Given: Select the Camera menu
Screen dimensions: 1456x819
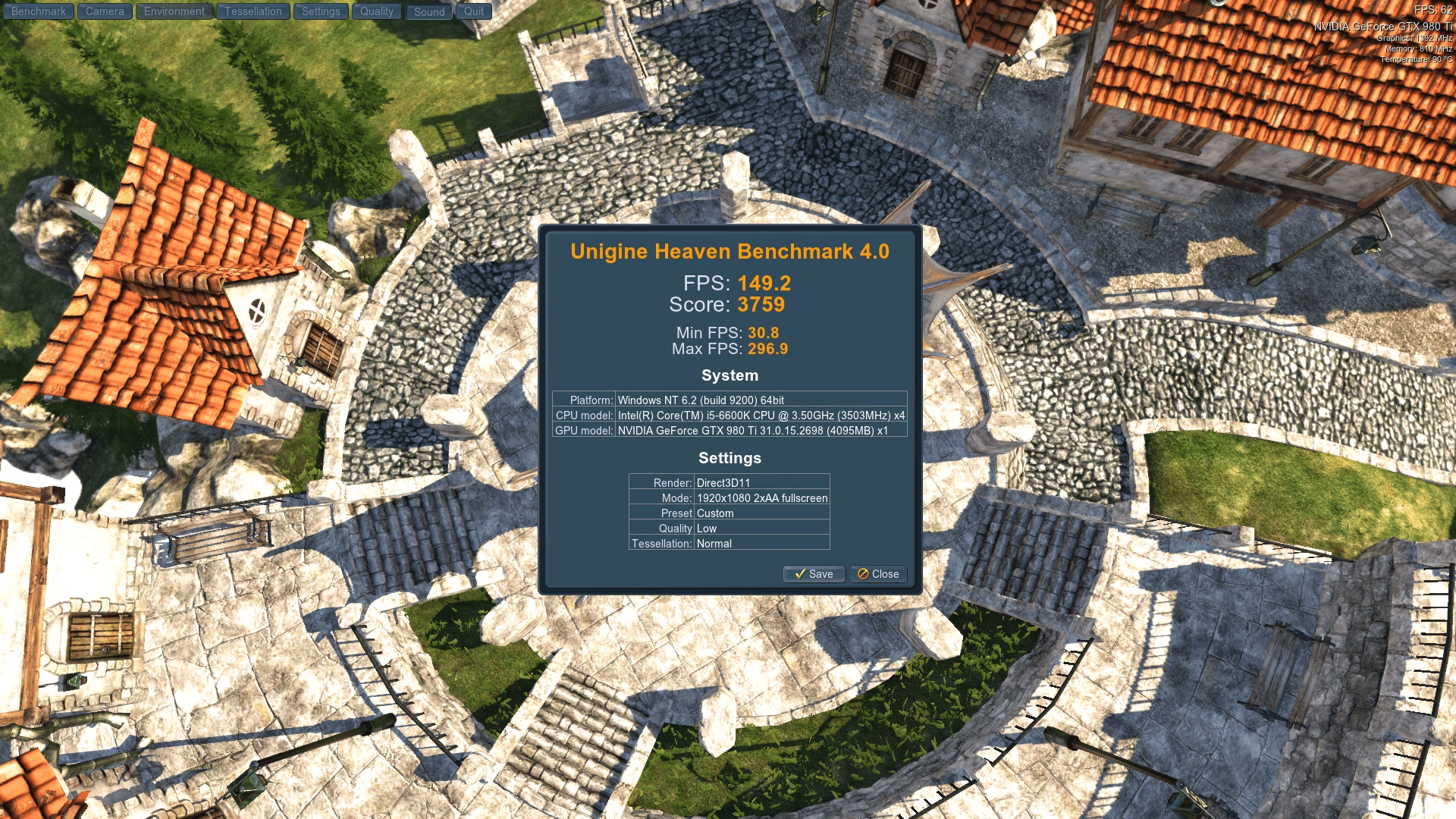Looking at the screenshot, I should point(105,11).
